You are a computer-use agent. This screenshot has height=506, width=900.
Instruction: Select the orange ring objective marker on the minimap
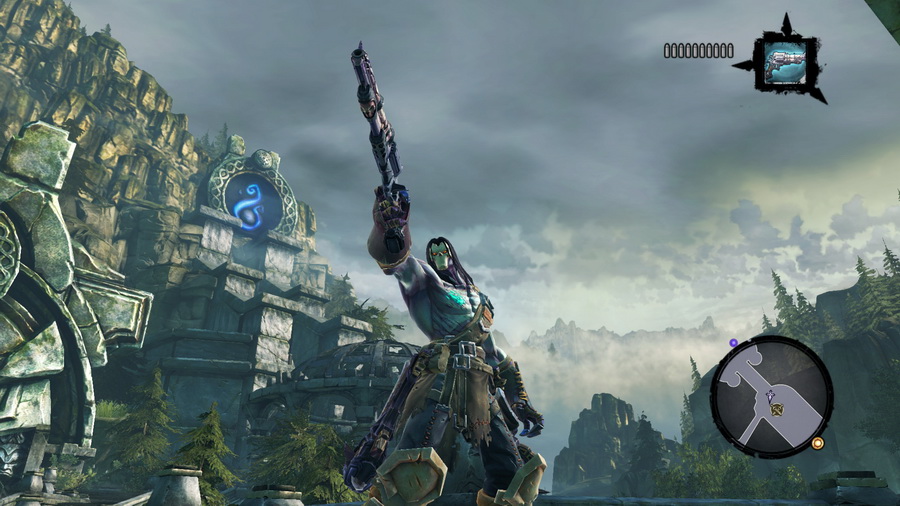818,443
